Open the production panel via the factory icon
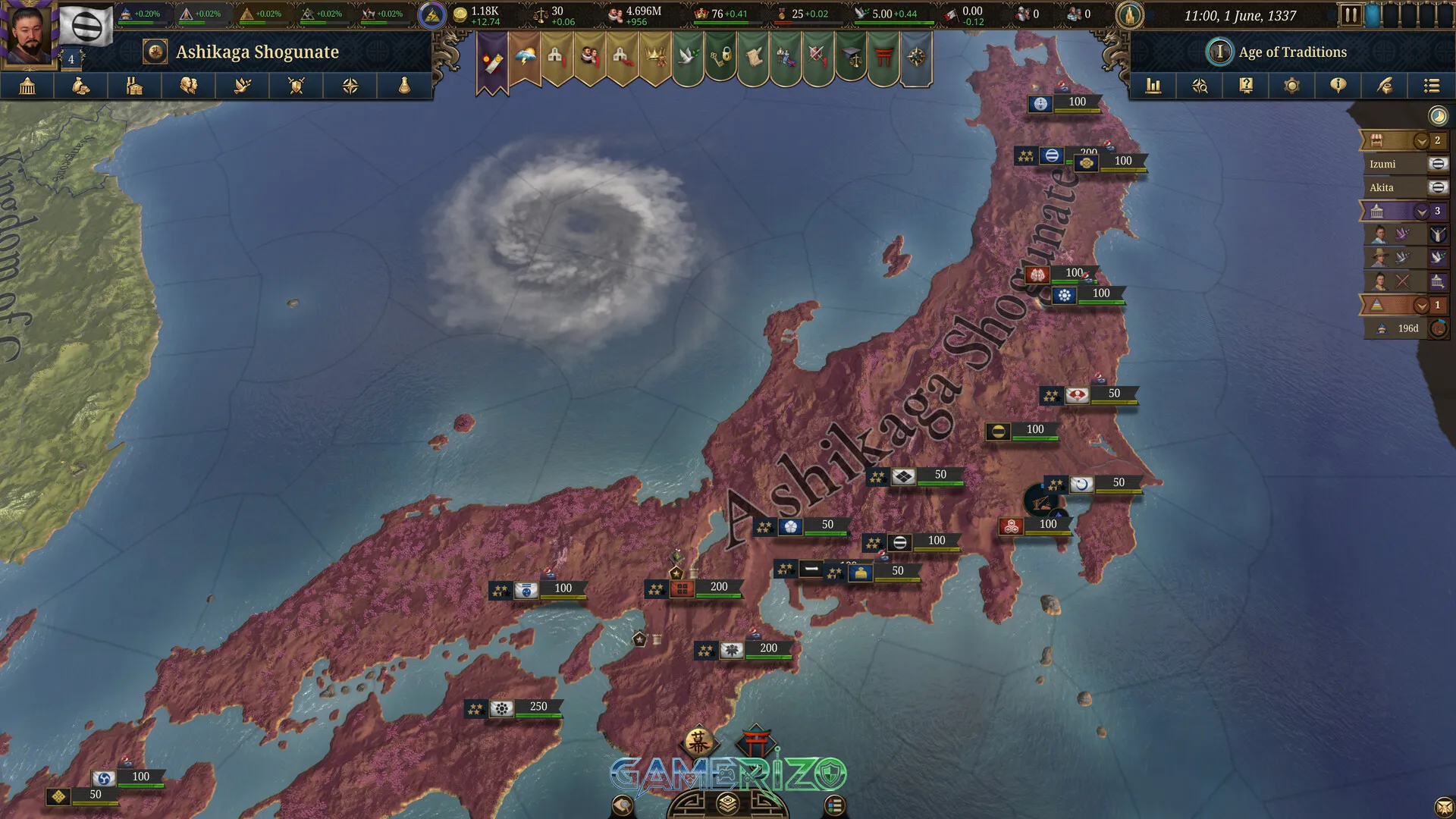The image size is (1456, 819). click(135, 86)
